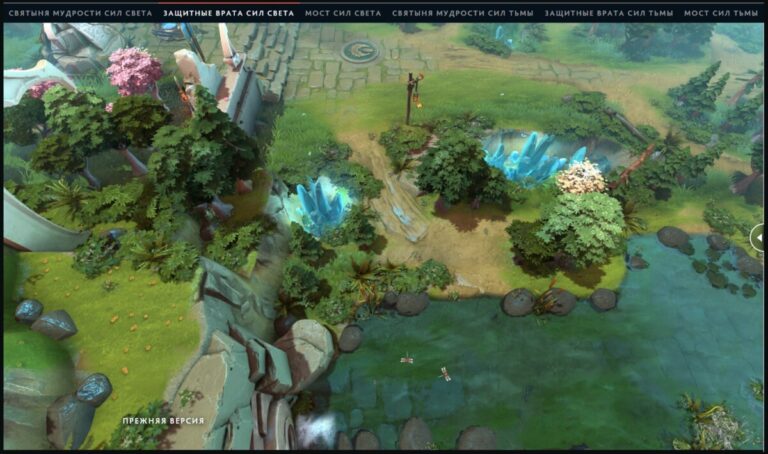The width and height of the screenshot is (768, 454).
Task: Open the Мост сил света tab
Action: pos(343,13)
